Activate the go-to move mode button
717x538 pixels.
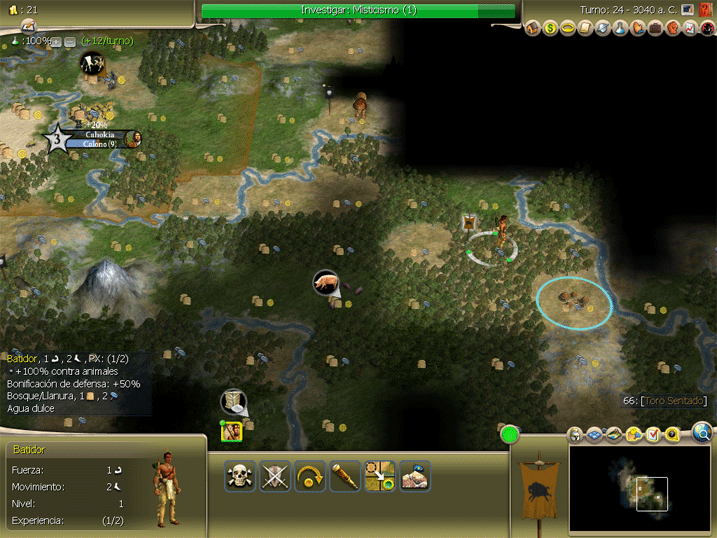[x=380, y=476]
